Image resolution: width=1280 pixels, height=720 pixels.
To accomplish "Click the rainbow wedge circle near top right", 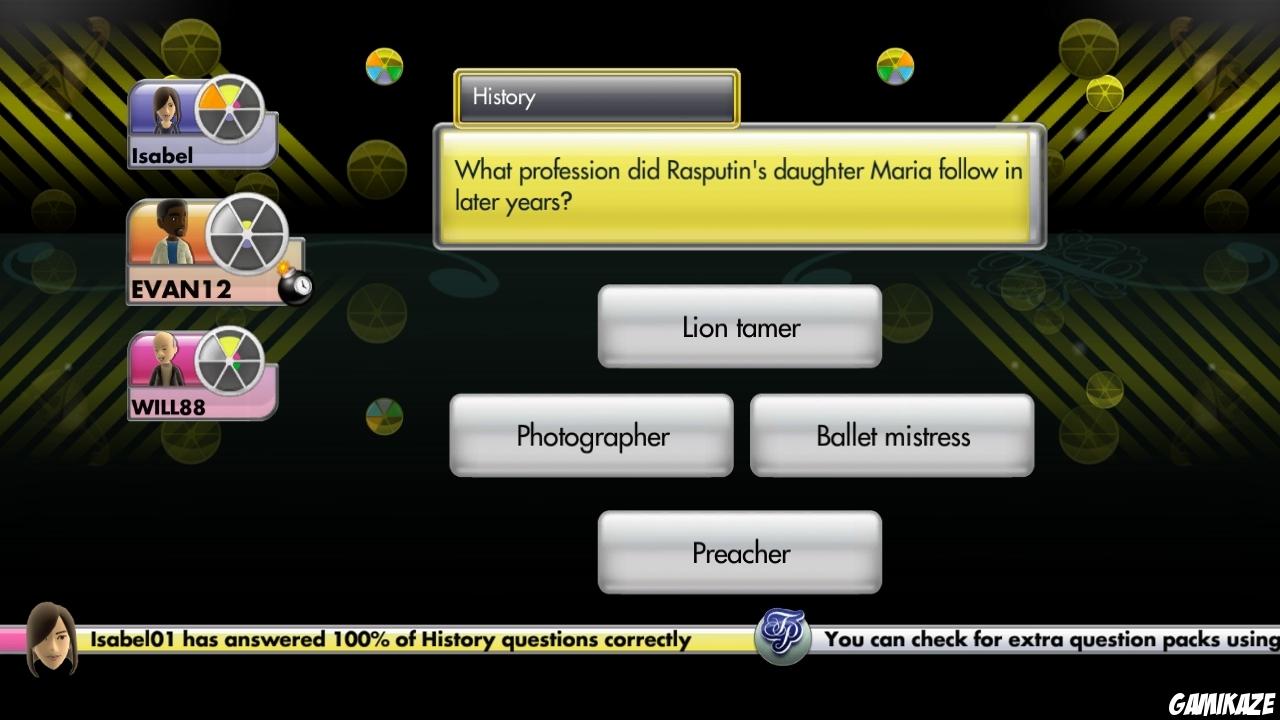I will point(893,67).
